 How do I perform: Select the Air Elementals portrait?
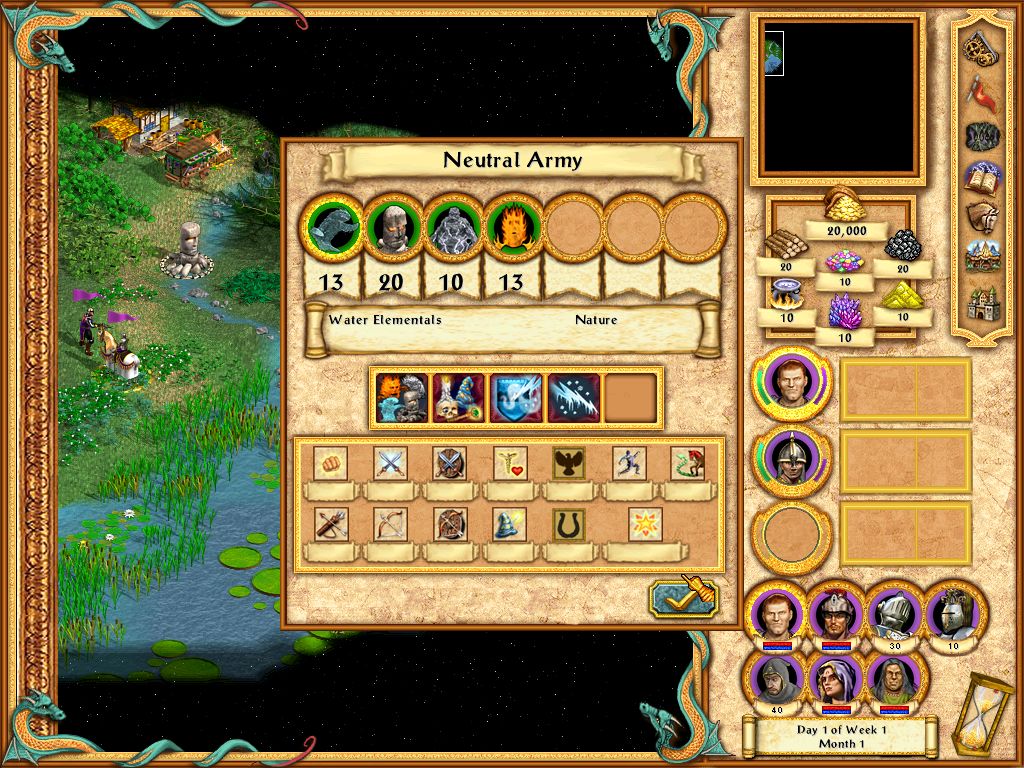pos(452,226)
